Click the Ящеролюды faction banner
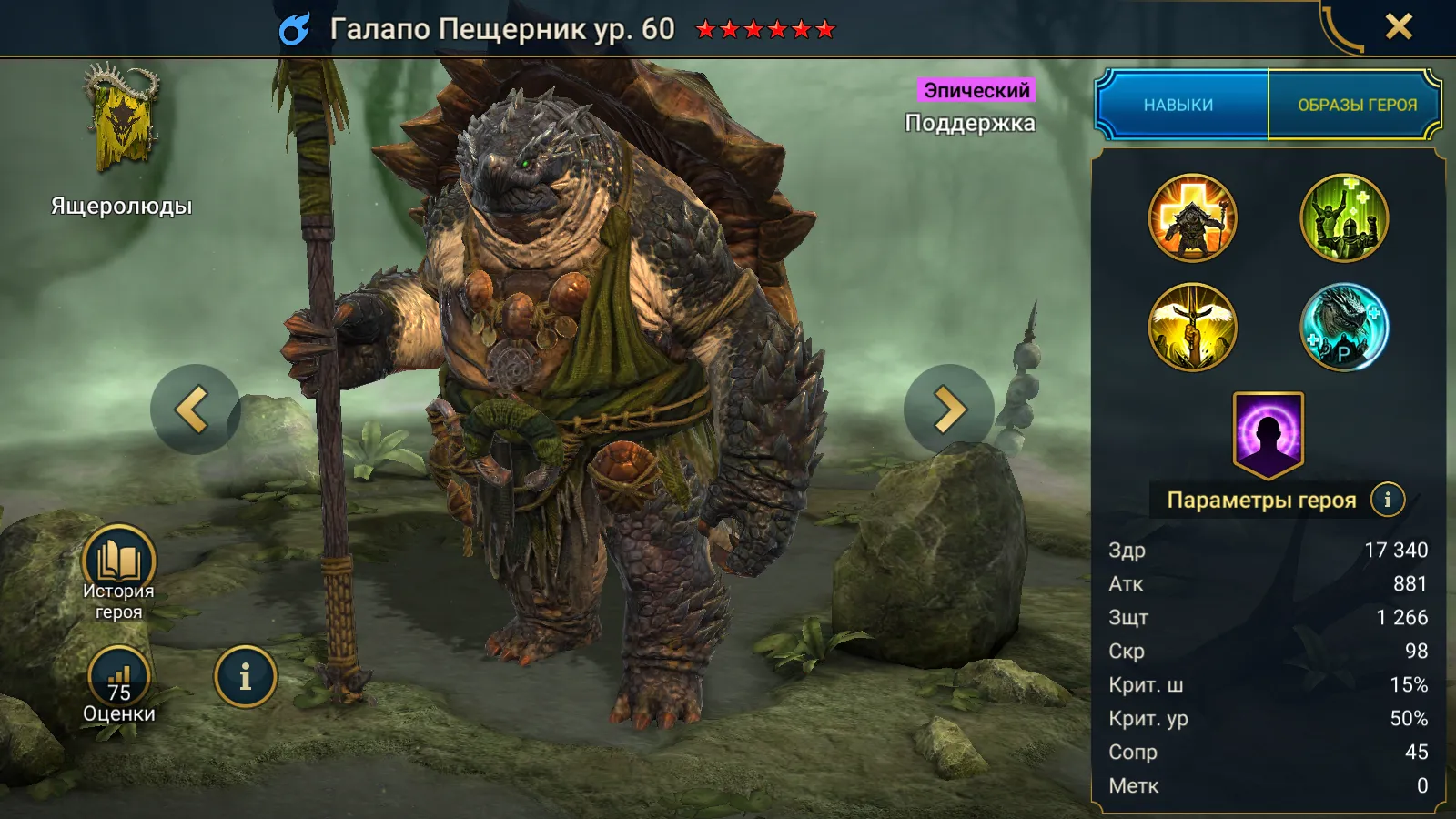1456x819 pixels. [x=121, y=118]
